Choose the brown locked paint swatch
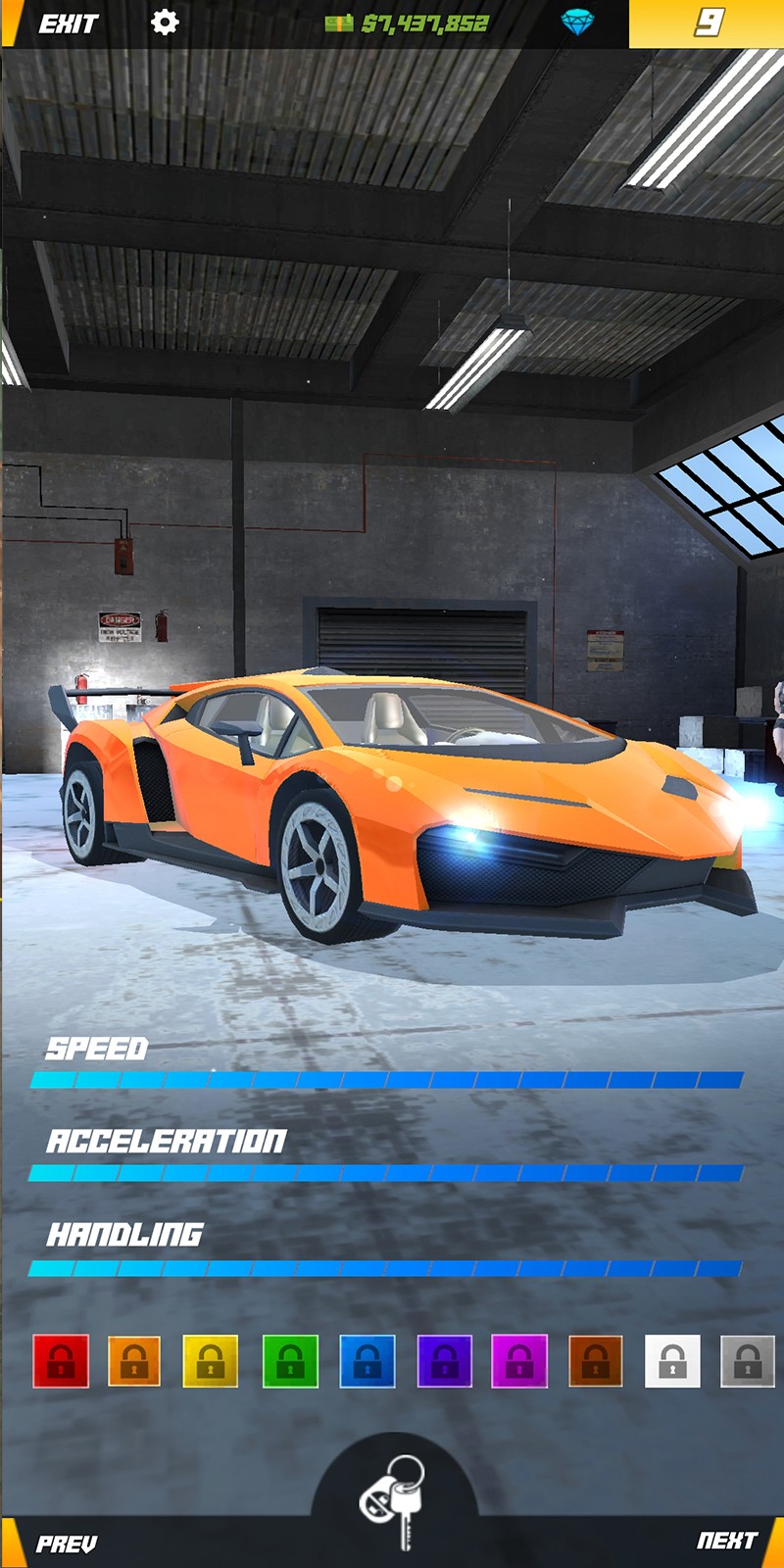 (x=596, y=1361)
